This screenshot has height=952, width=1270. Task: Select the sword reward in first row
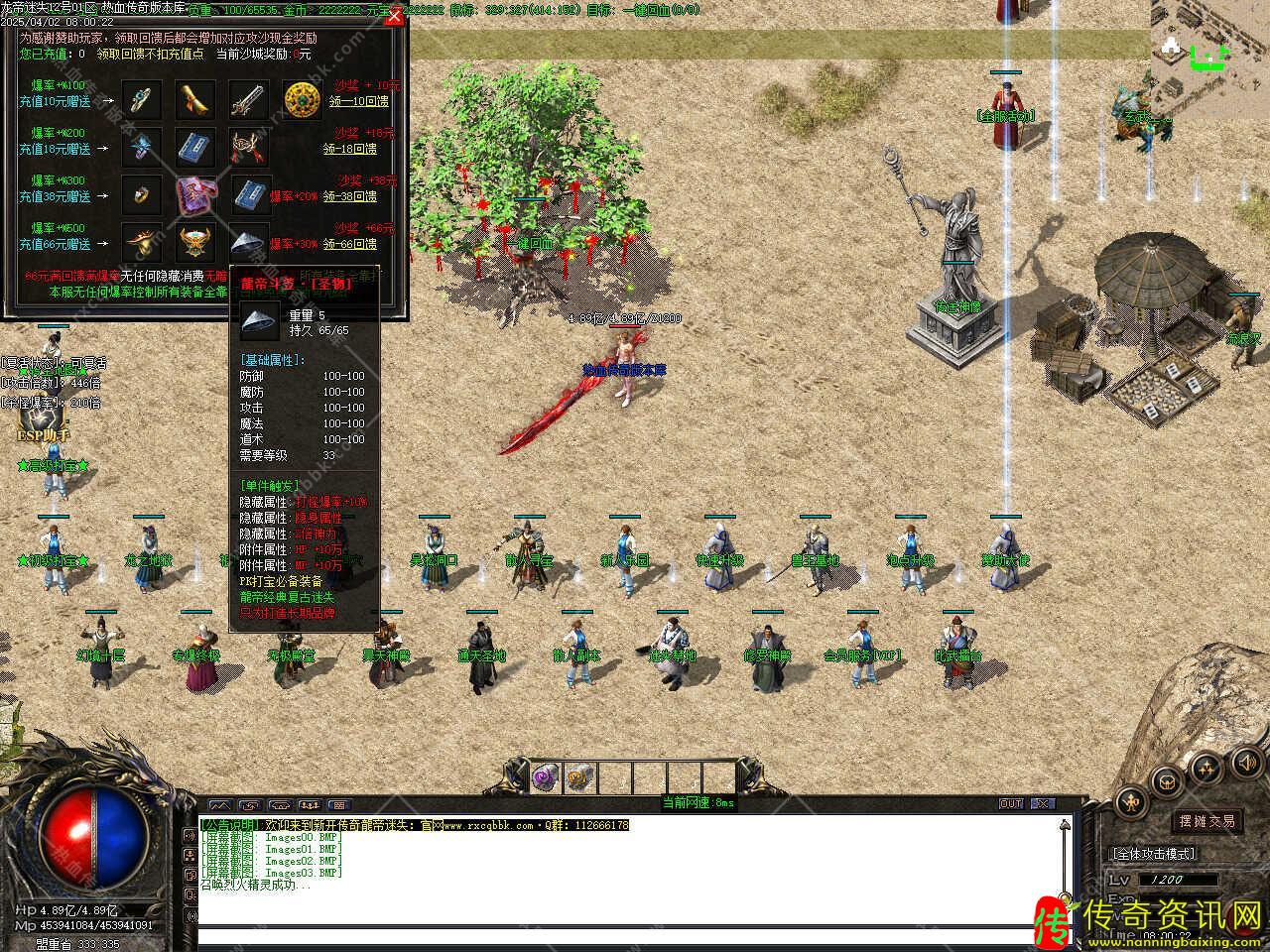(x=248, y=99)
